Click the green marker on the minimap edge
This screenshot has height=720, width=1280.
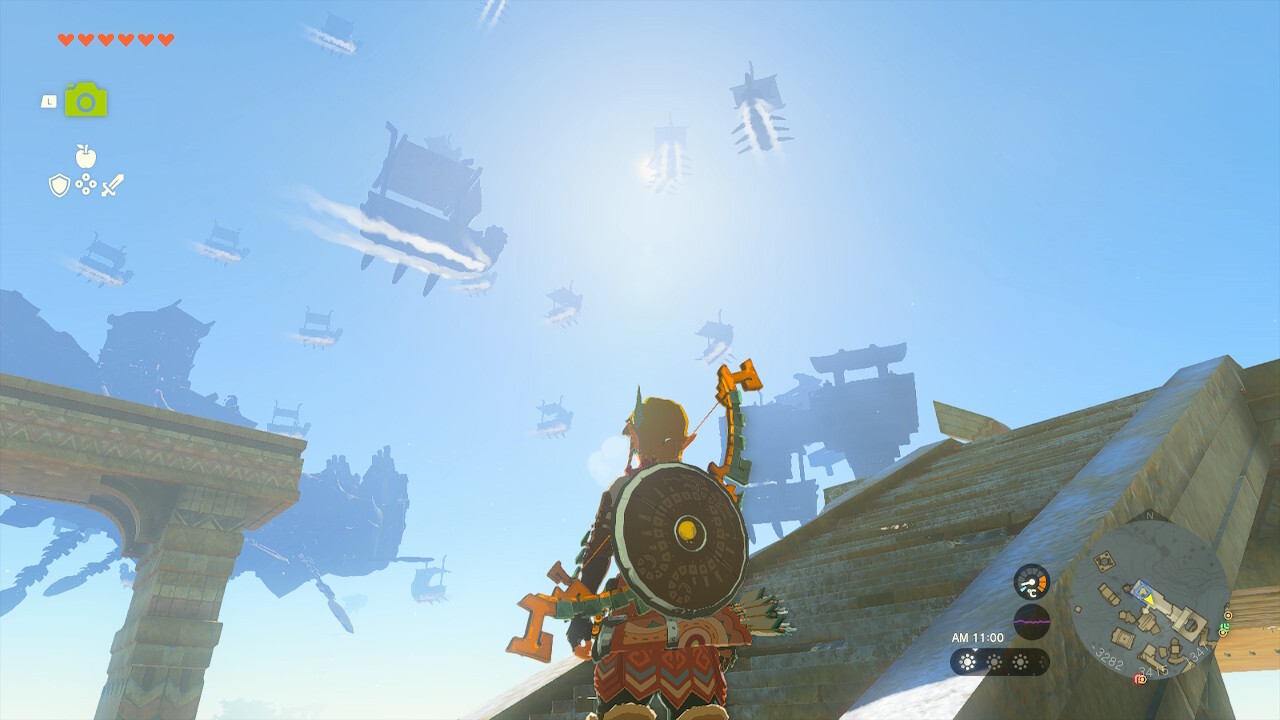1225,628
